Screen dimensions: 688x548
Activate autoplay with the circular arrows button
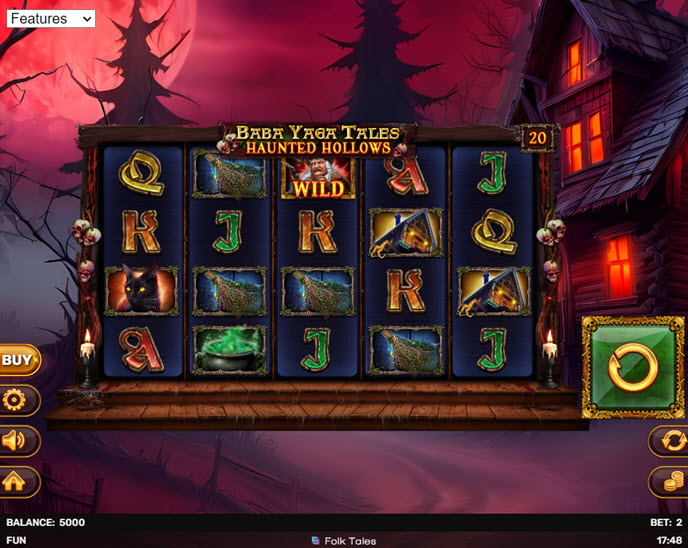point(669,441)
